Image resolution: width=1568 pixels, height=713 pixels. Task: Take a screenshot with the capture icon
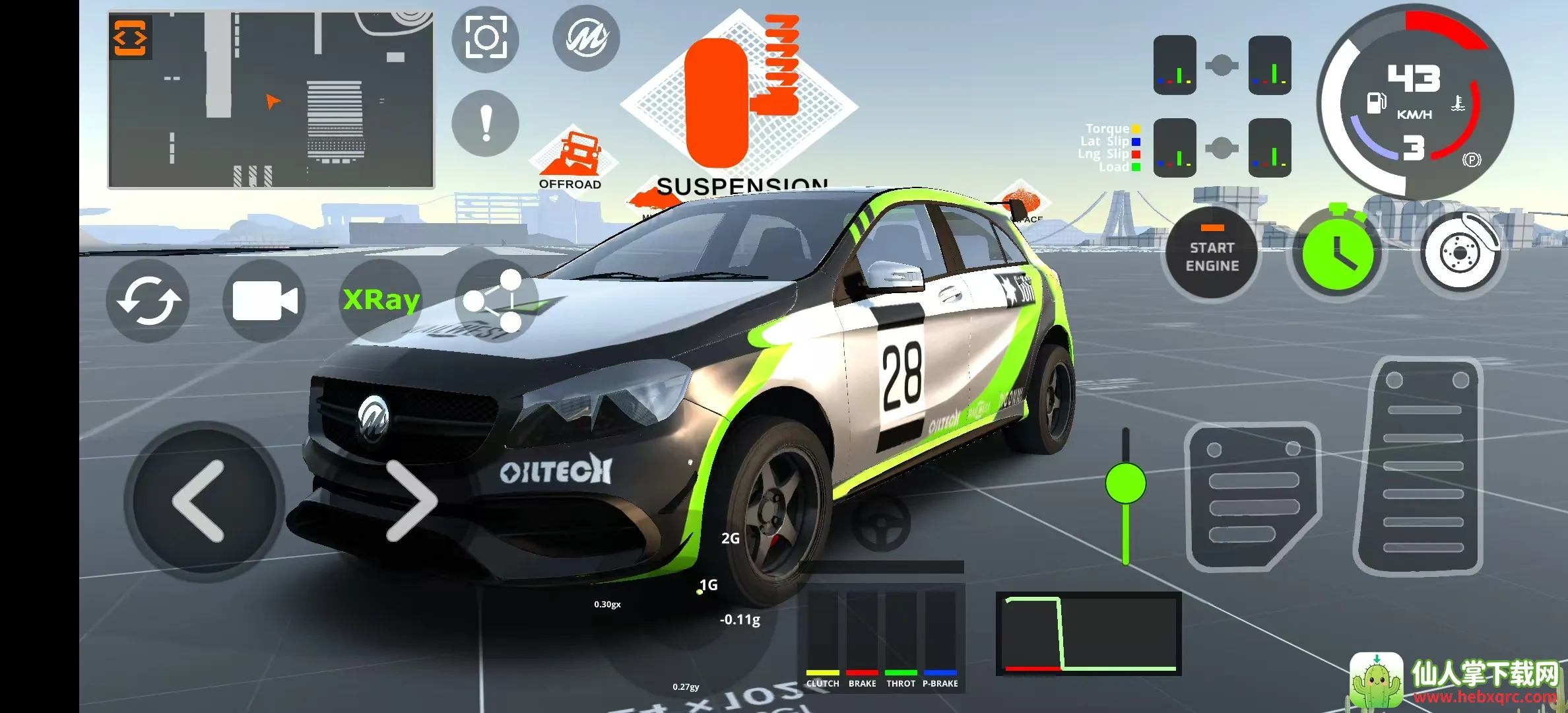(x=486, y=38)
